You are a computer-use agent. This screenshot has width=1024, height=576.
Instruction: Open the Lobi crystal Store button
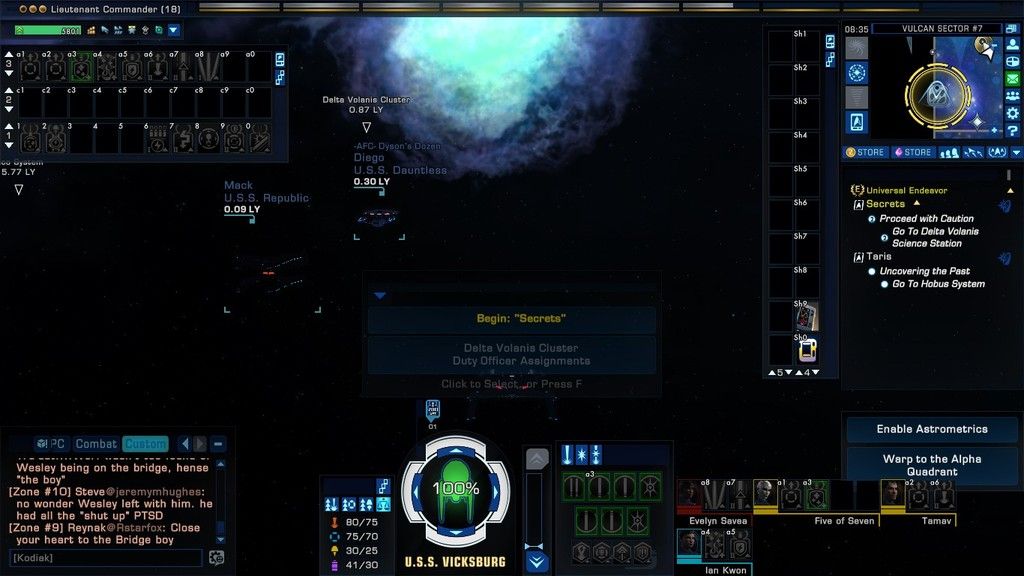click(913, 153)
